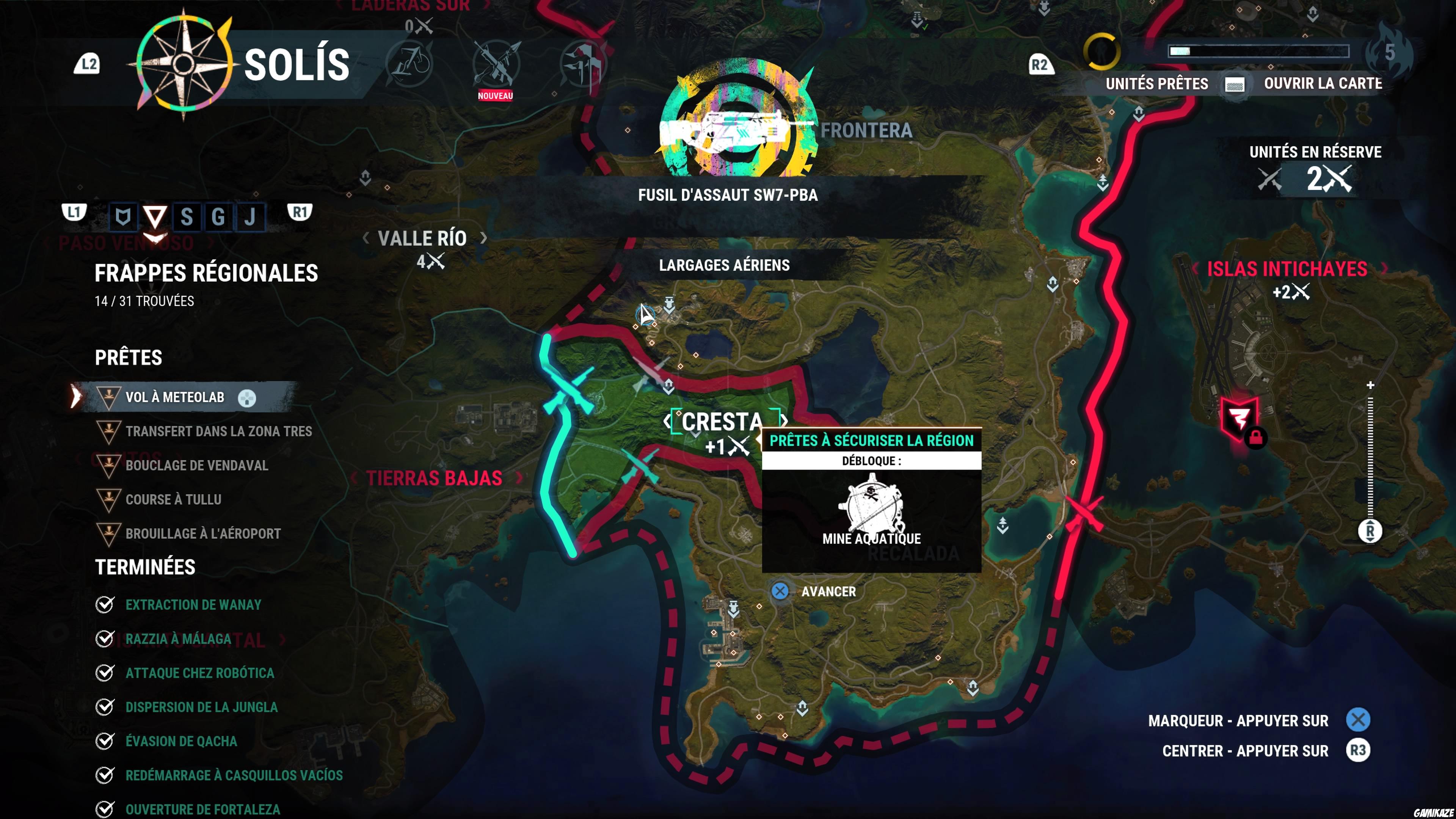Toggle the checkmark for Extraction de Wanay
The image size is (1456, 819).
click(105, 605)
